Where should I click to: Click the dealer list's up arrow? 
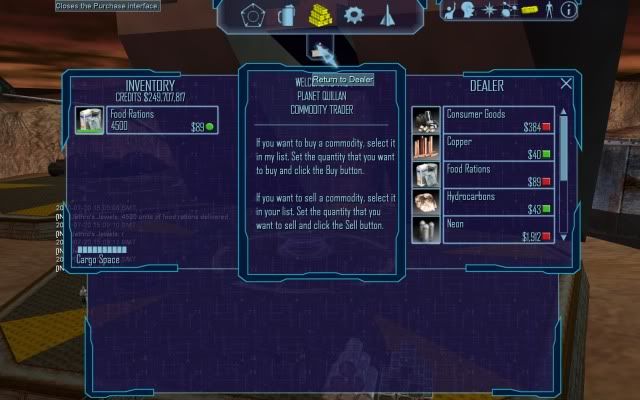click(x=563, y=112)
